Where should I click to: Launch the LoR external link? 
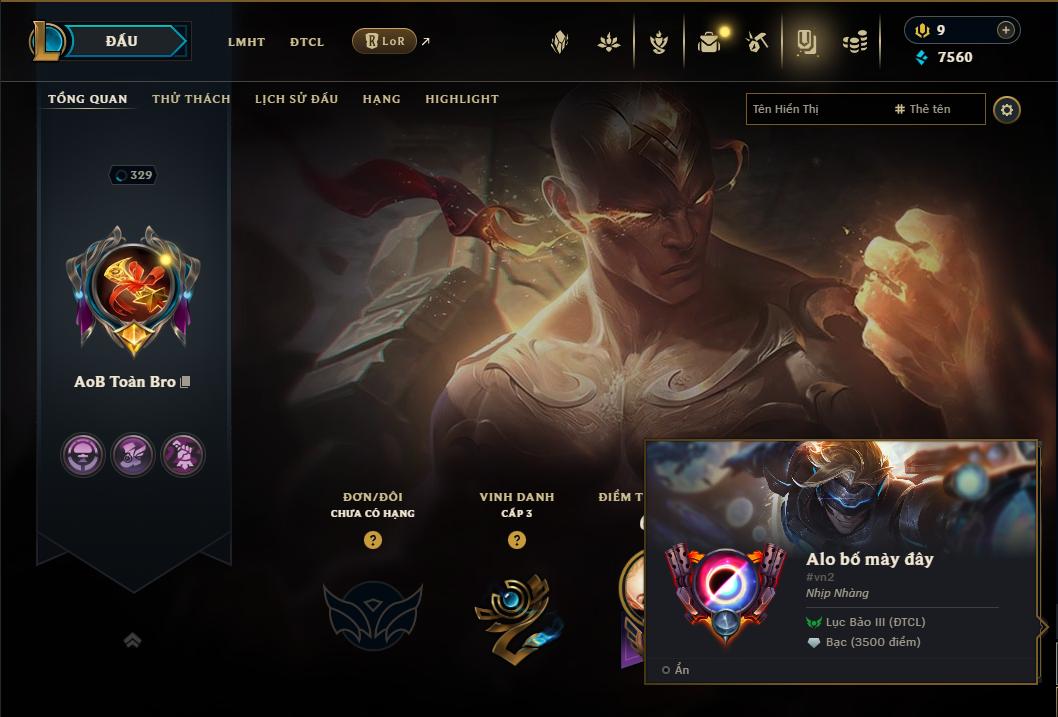pos(385,41)
